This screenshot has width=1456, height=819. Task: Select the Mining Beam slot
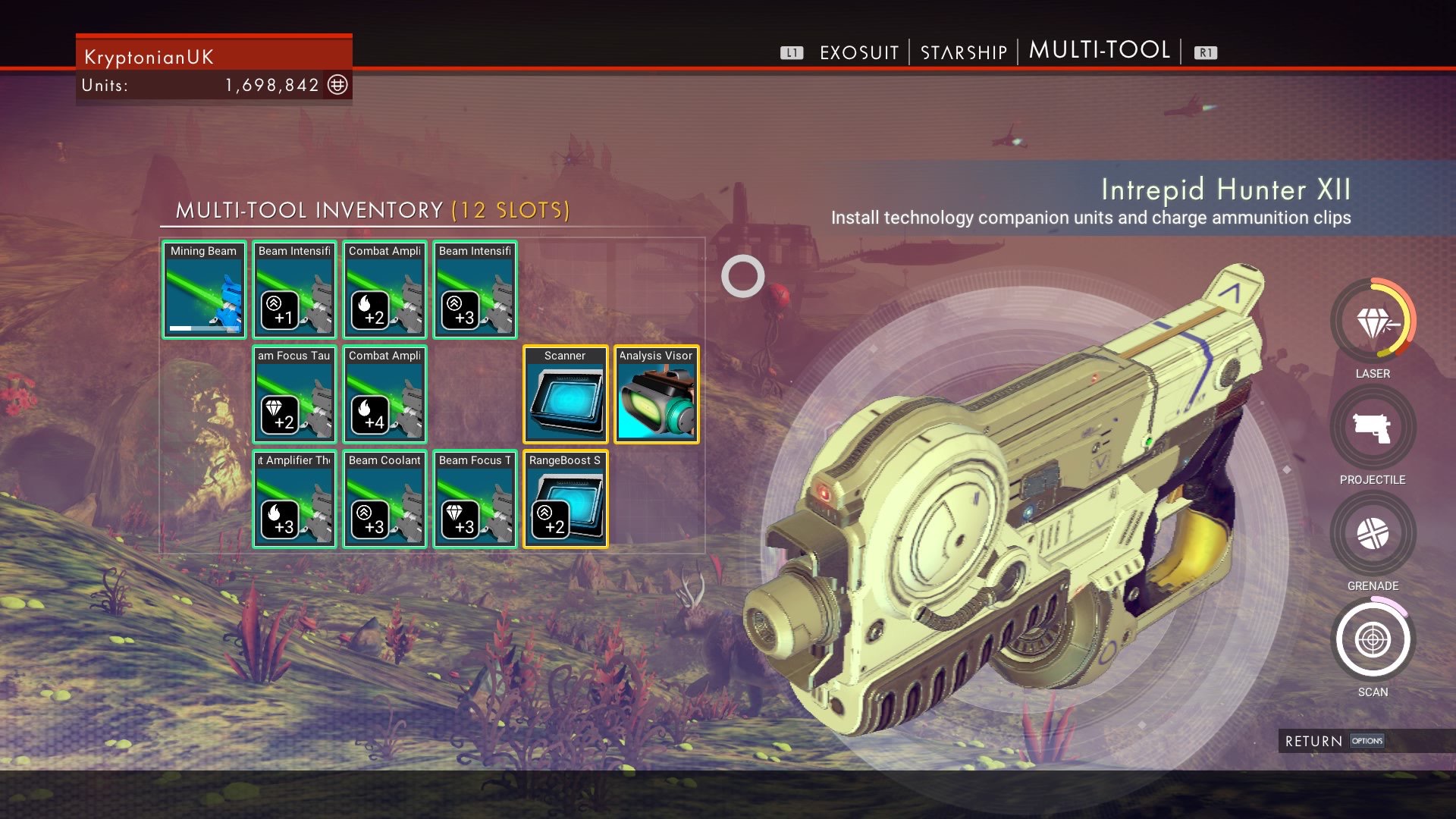[x=204, y=290]
